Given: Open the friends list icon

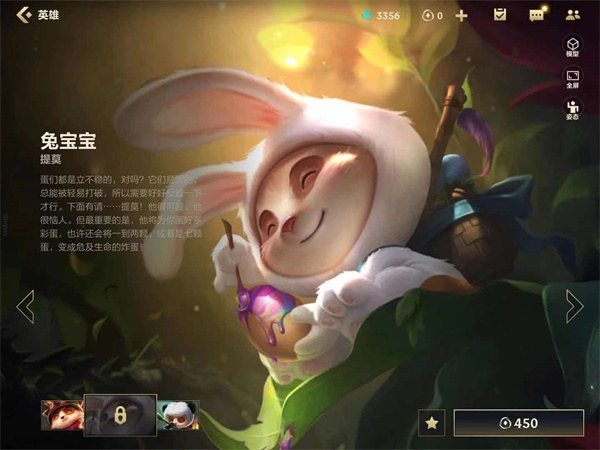Looking at the screenshot, I should point(573,15).
